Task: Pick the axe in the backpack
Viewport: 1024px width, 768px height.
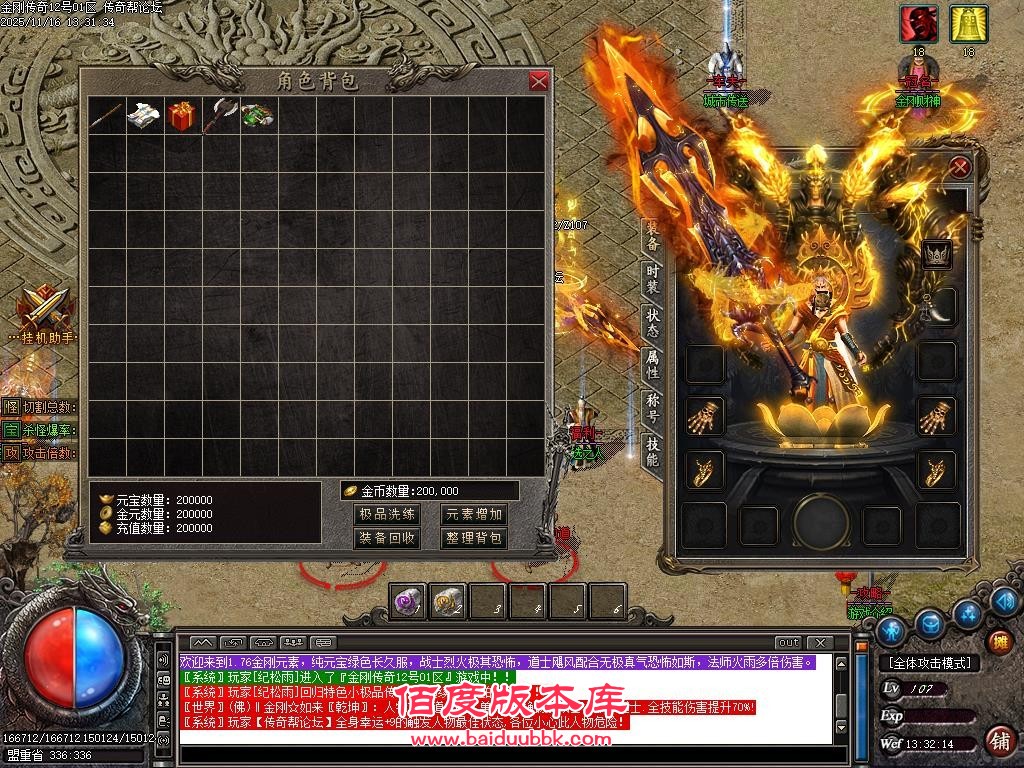Action: 219,116
